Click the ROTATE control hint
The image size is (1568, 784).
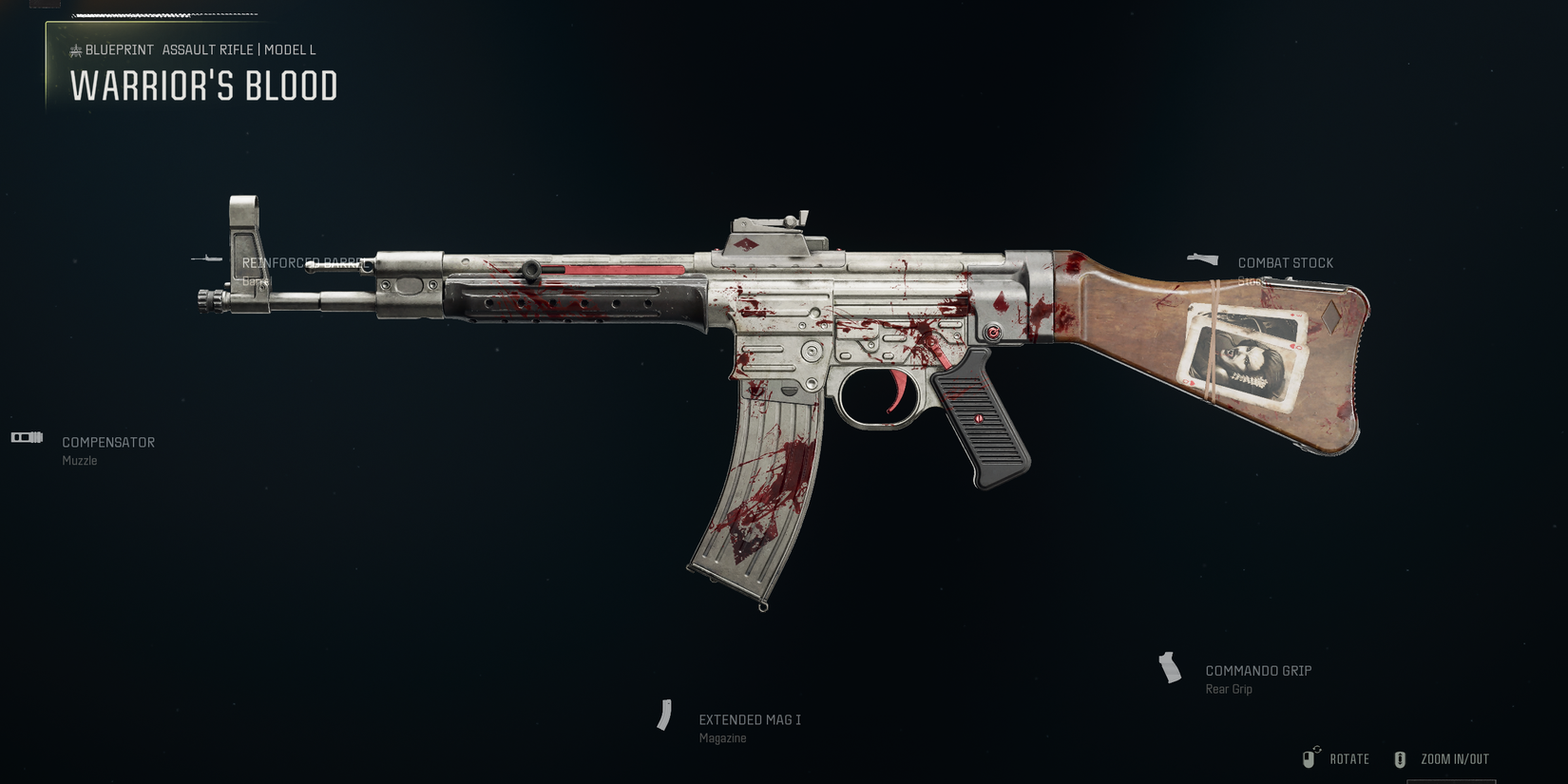coord(1349,758)
